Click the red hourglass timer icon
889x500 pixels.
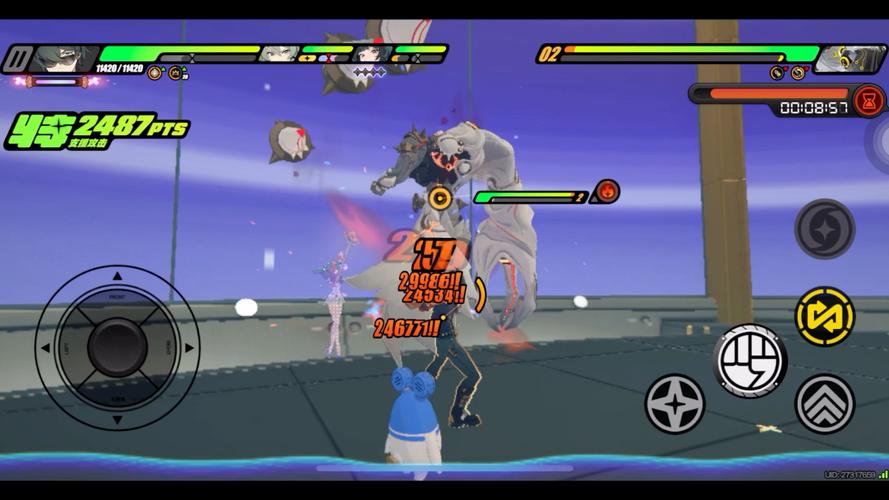click(x=869, y=100)
